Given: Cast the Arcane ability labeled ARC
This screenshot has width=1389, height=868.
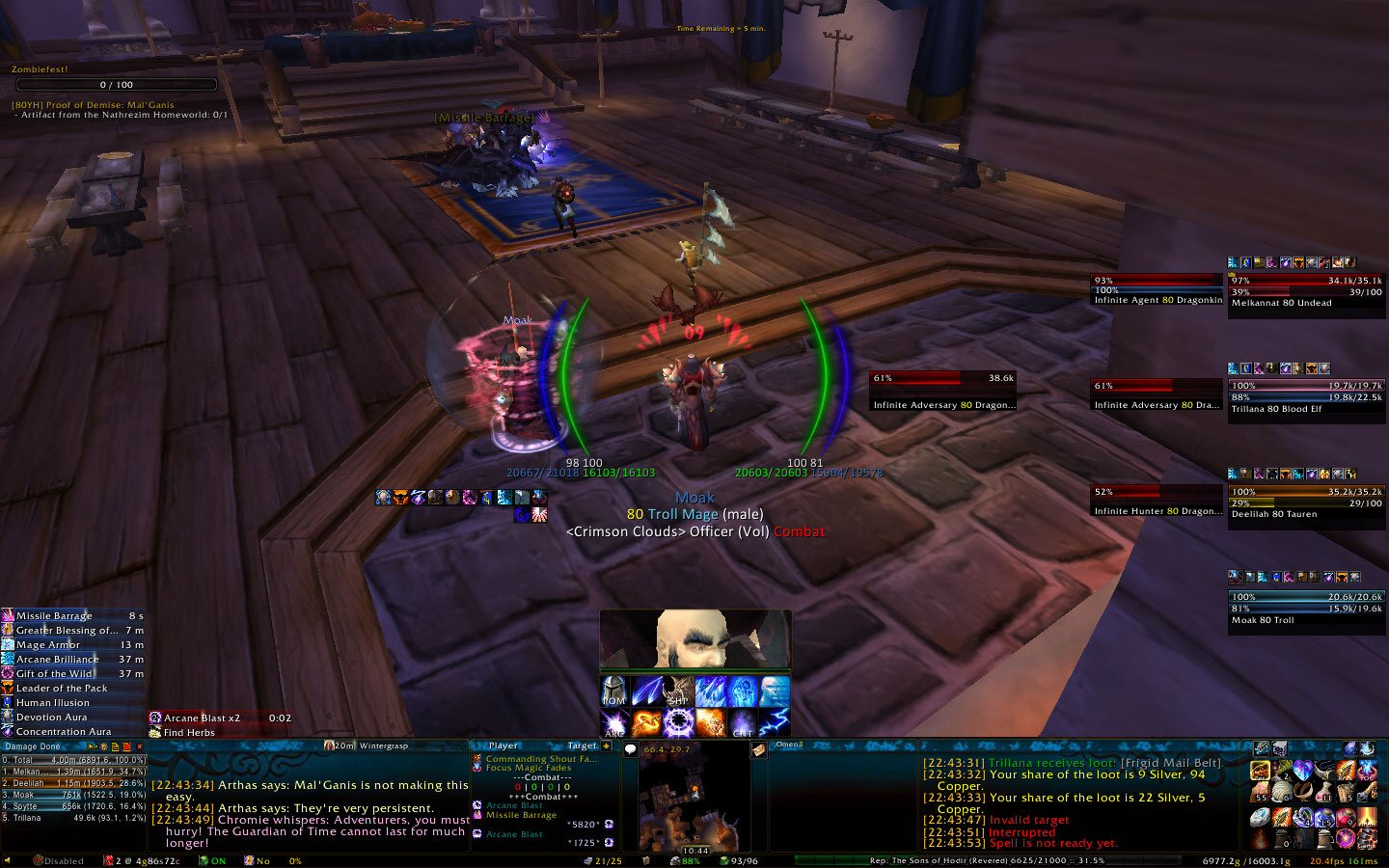Looking at the screenshot, I should pos(614,723).
